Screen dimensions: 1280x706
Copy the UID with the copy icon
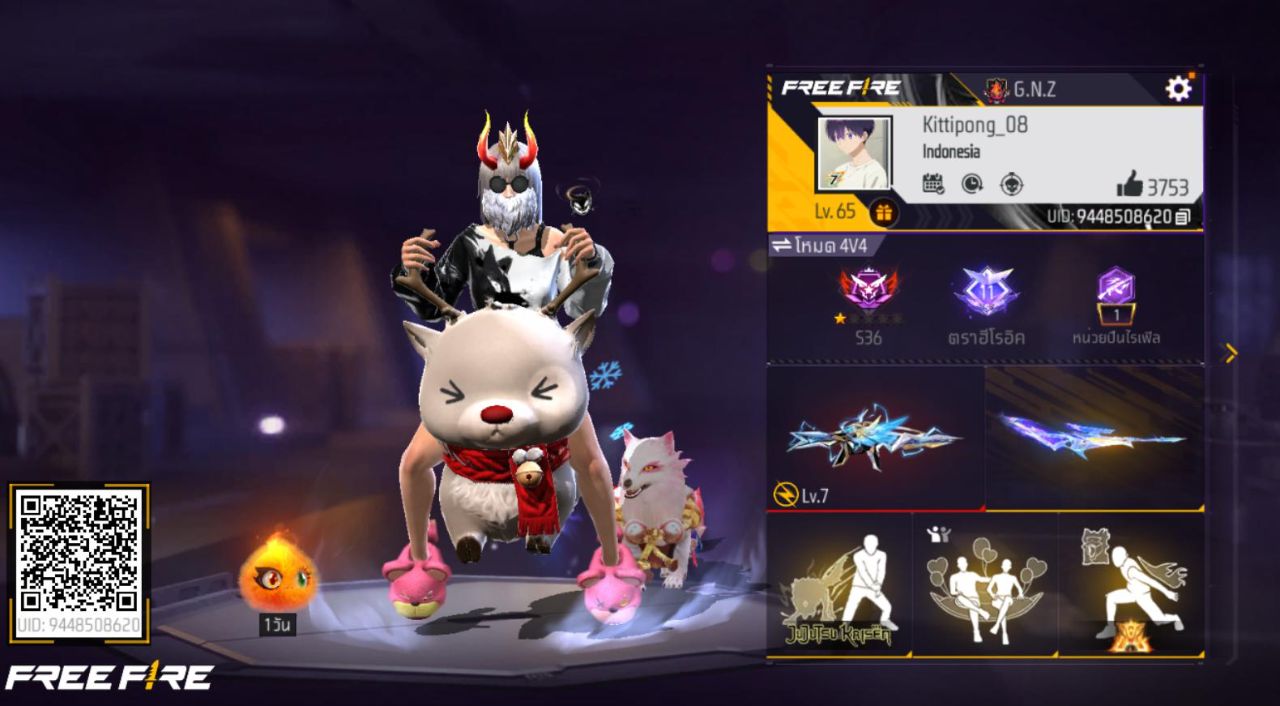tap(1183, 216)
